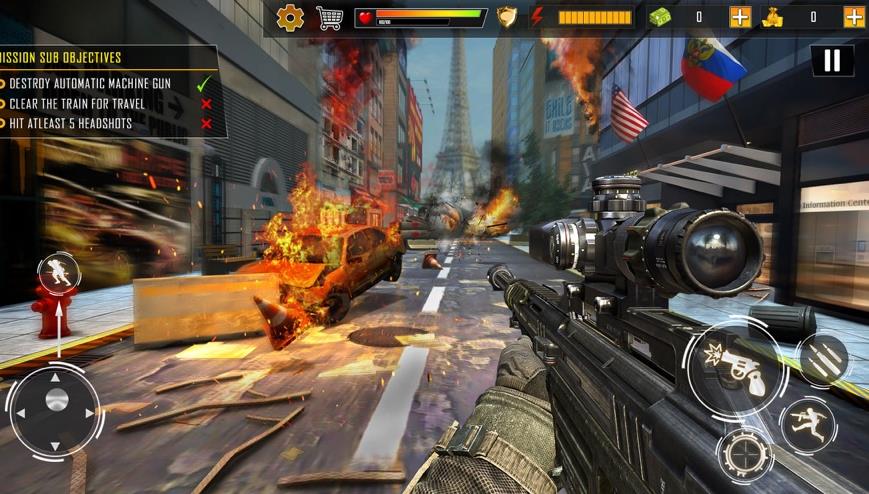Fire the weapon with the revolver button
The image size is (869, 494).
pos(736,369)
